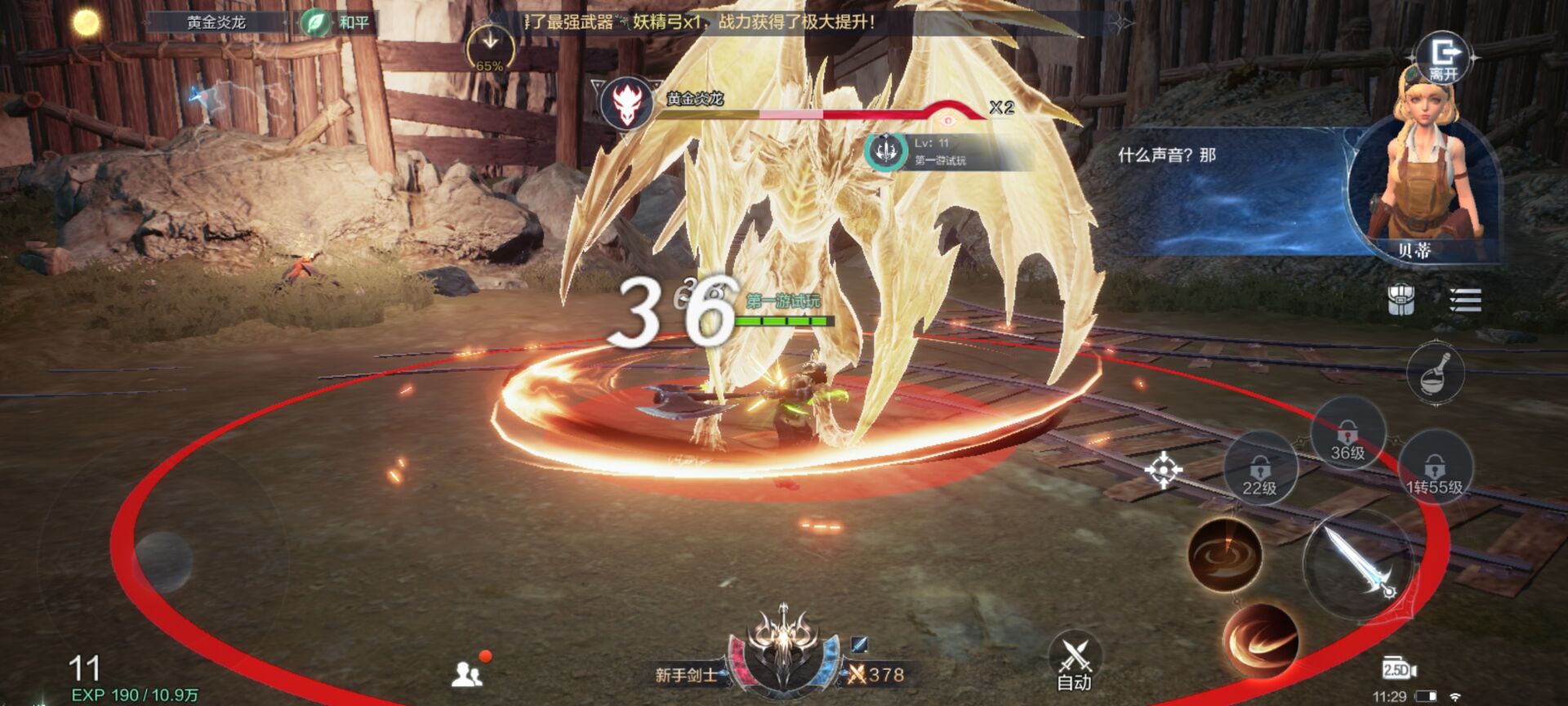Switch the 和平 peace combat mode

[335, 22]
